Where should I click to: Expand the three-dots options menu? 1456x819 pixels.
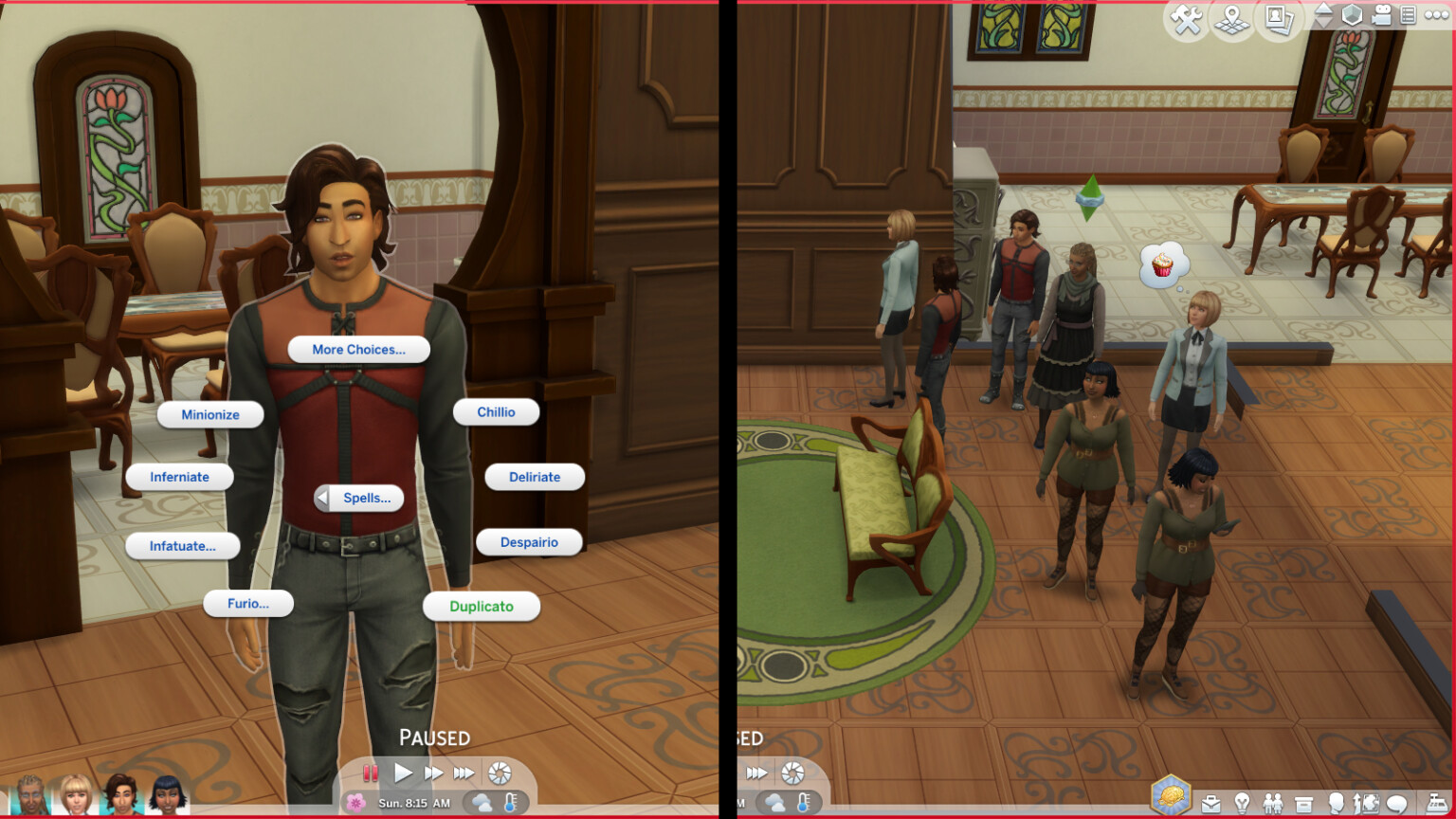[x=1435, y=14]
